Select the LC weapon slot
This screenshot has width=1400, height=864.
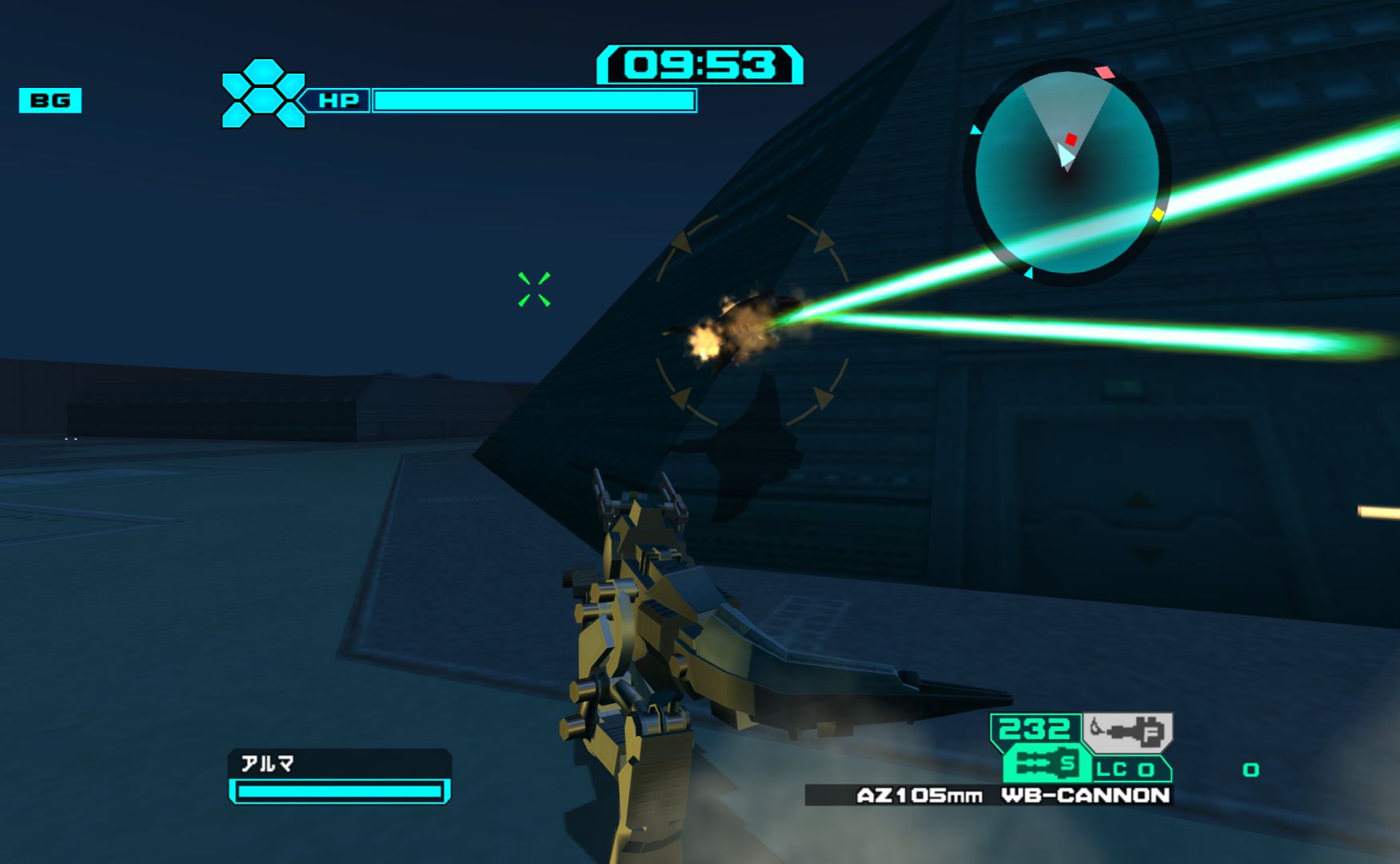click(1126, 770)
